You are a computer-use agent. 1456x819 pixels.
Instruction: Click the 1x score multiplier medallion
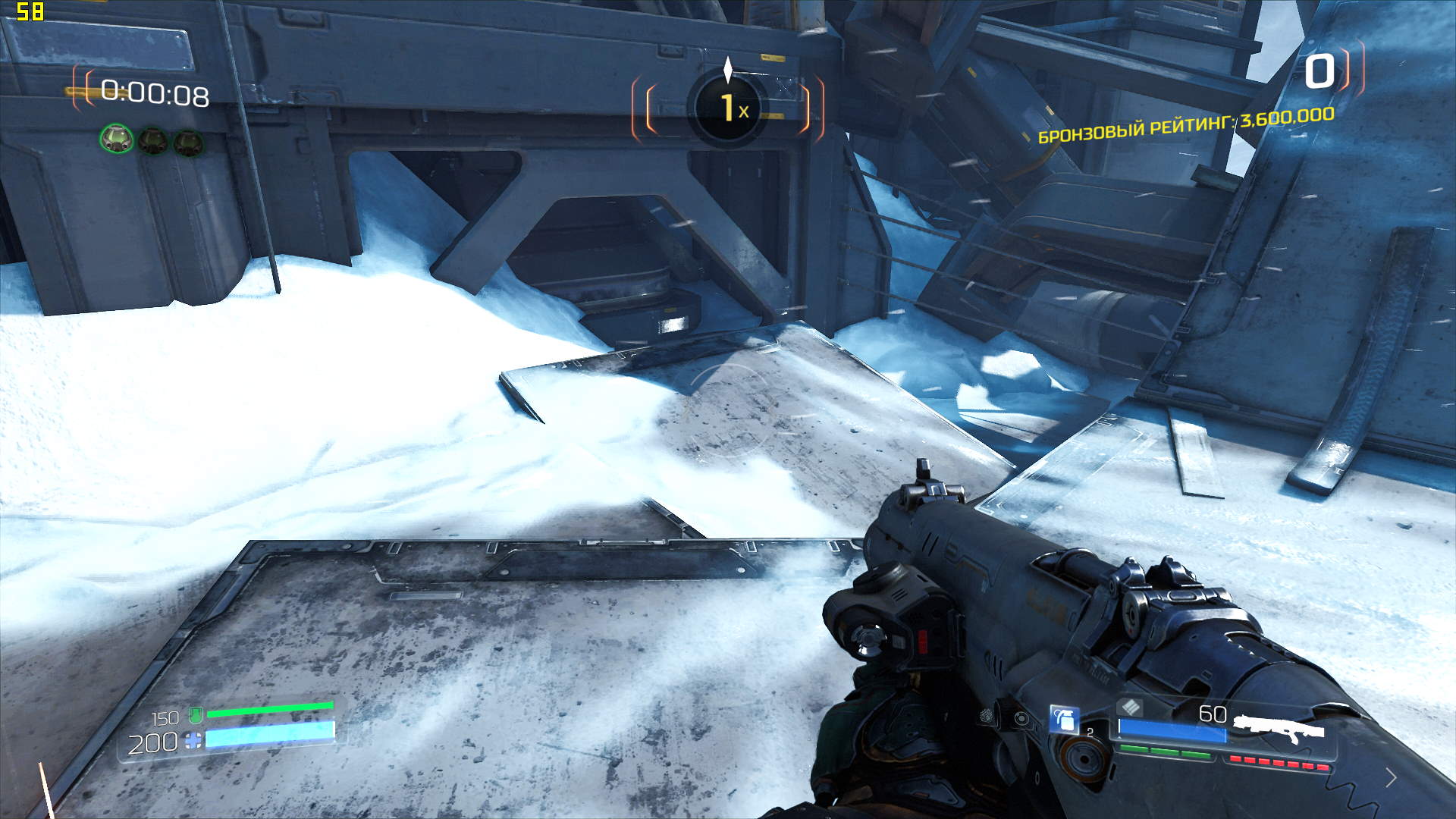pos(729,107)
